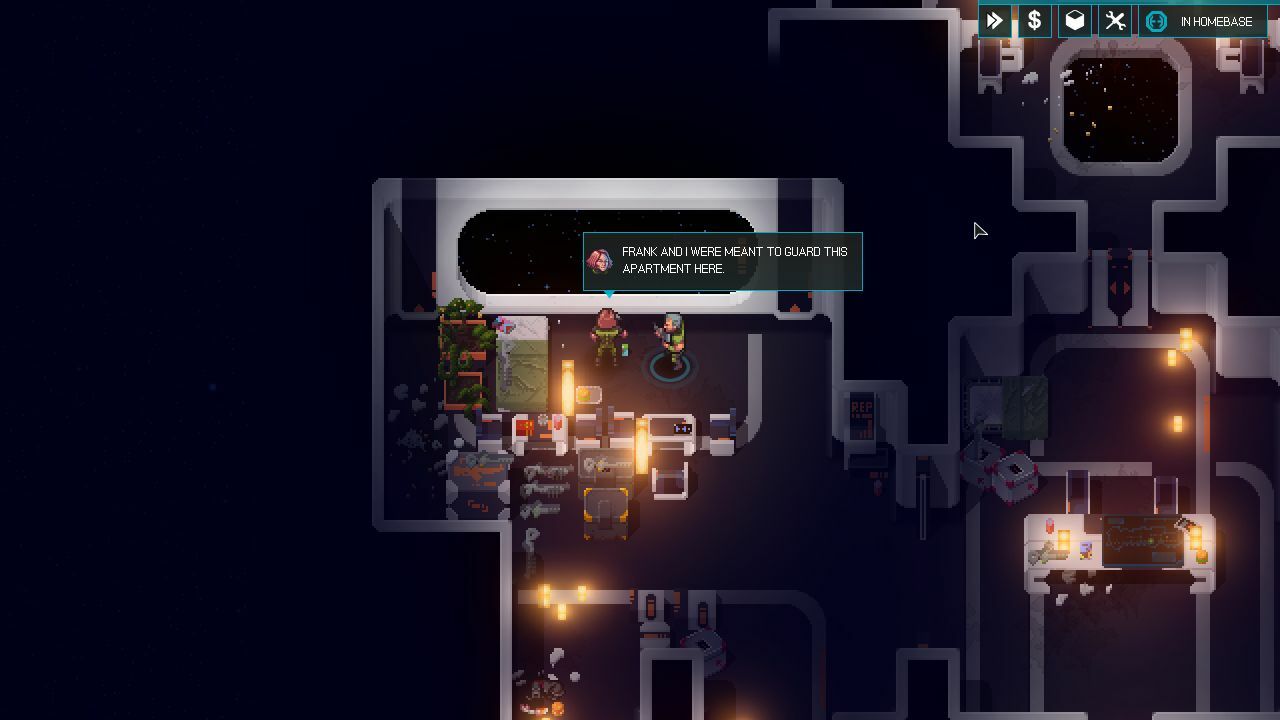1280x720 pixels.
Task: Open the cube resources panel
Action: [x=1074, y=20]
